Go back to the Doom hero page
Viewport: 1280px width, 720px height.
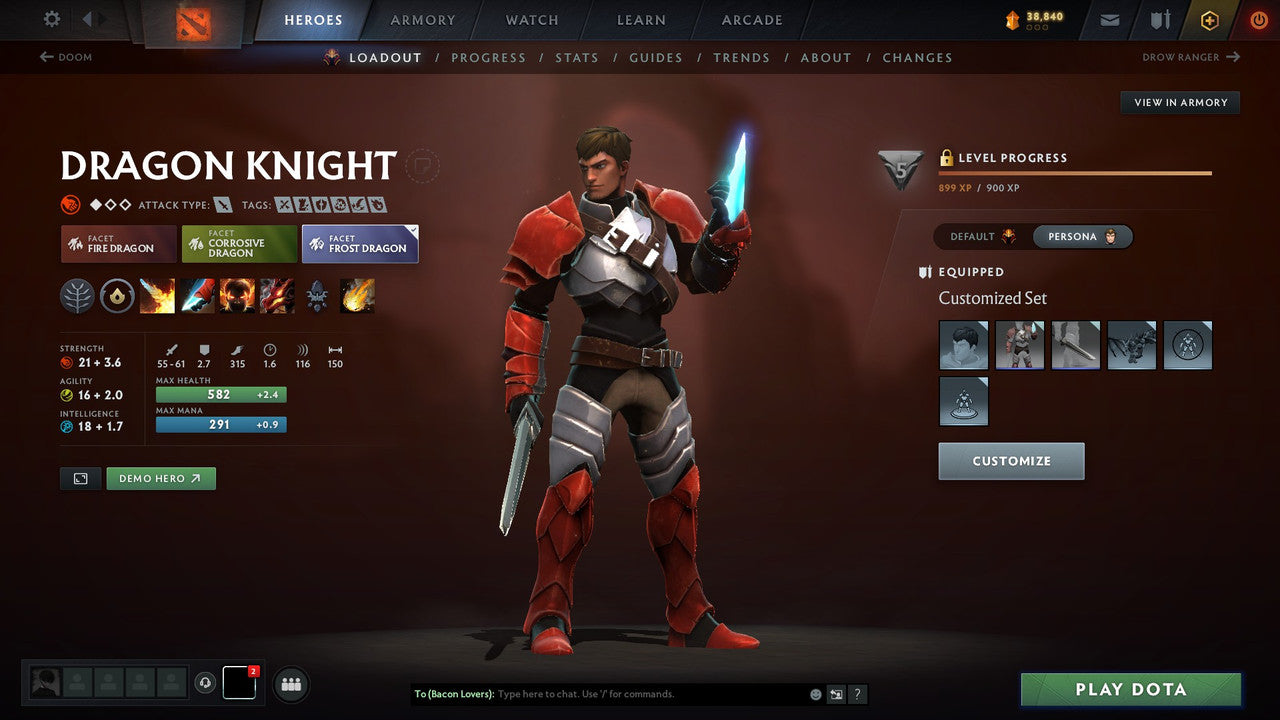coord(66,57)
